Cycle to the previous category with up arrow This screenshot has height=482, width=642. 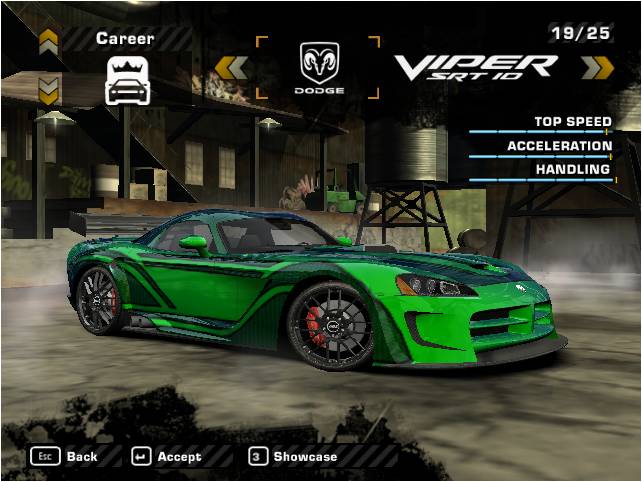coord(48,41)
